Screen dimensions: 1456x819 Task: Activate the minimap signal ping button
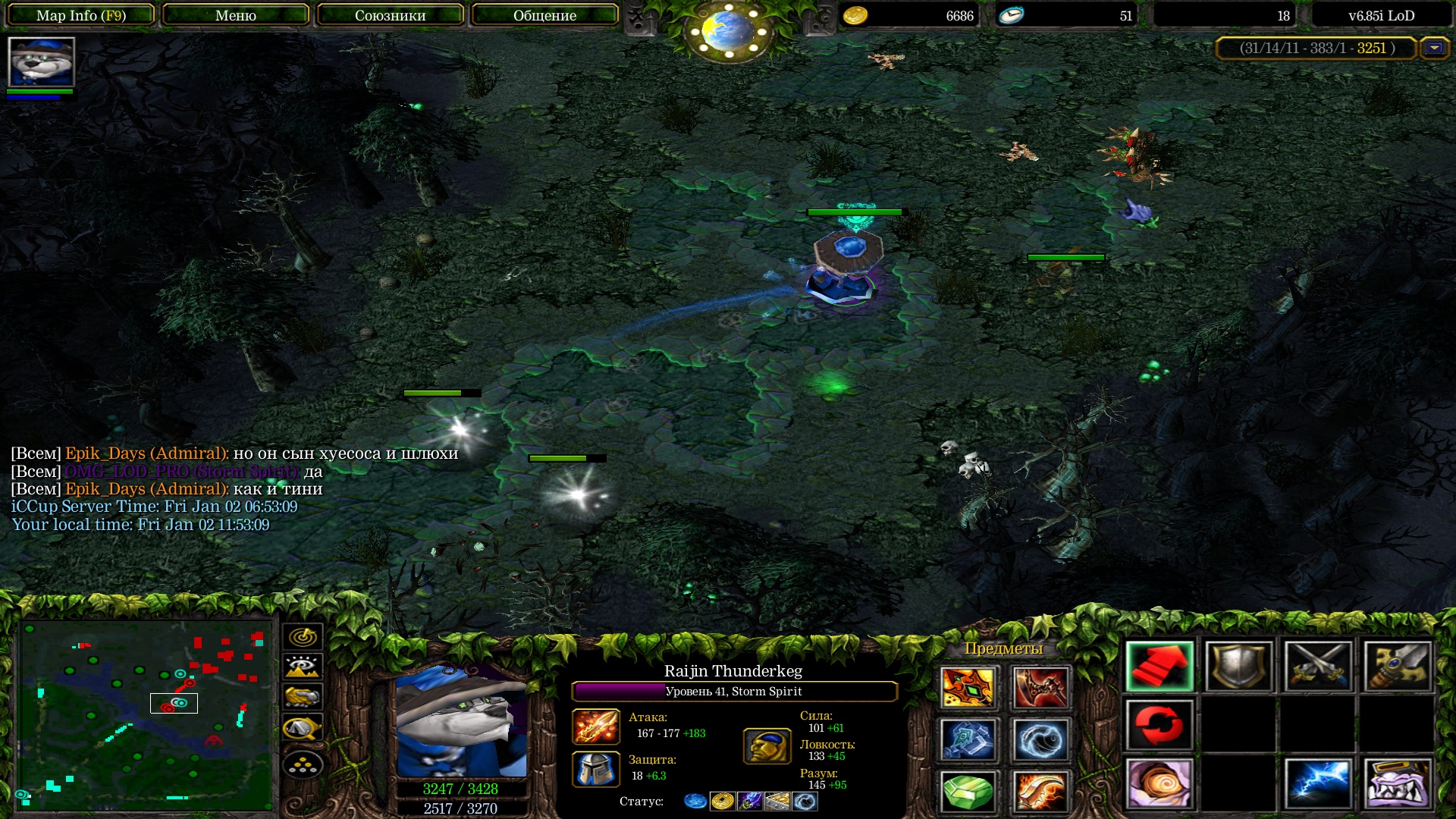pyautogui.click(x=303, y=636)
